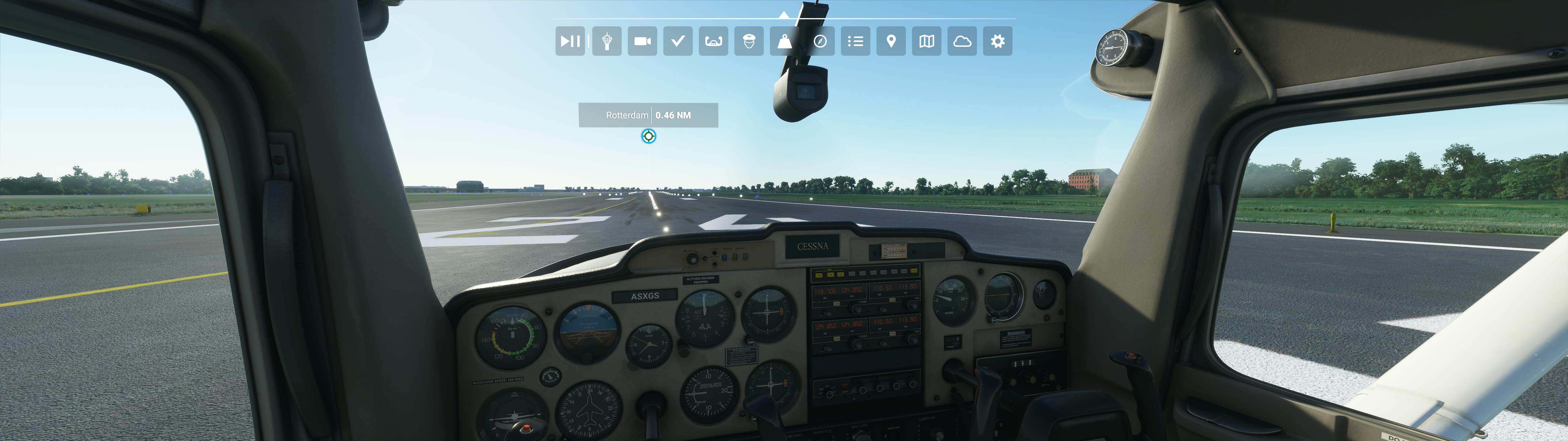Open the ATC tower panel
The width and height of the screenshot is (1568, 441).
click(x=606, y=41)
